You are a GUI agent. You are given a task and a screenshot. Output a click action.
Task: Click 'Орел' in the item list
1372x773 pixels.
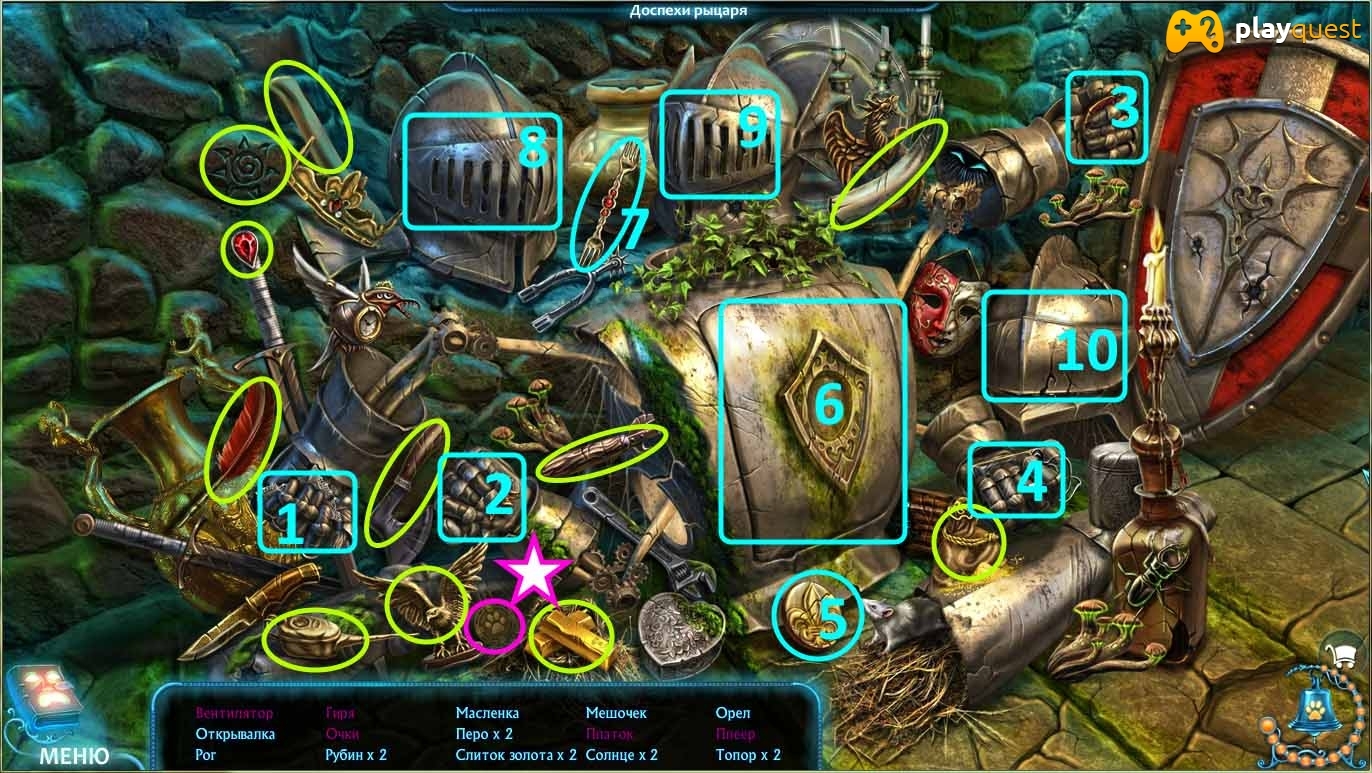[x=733, y=713]
